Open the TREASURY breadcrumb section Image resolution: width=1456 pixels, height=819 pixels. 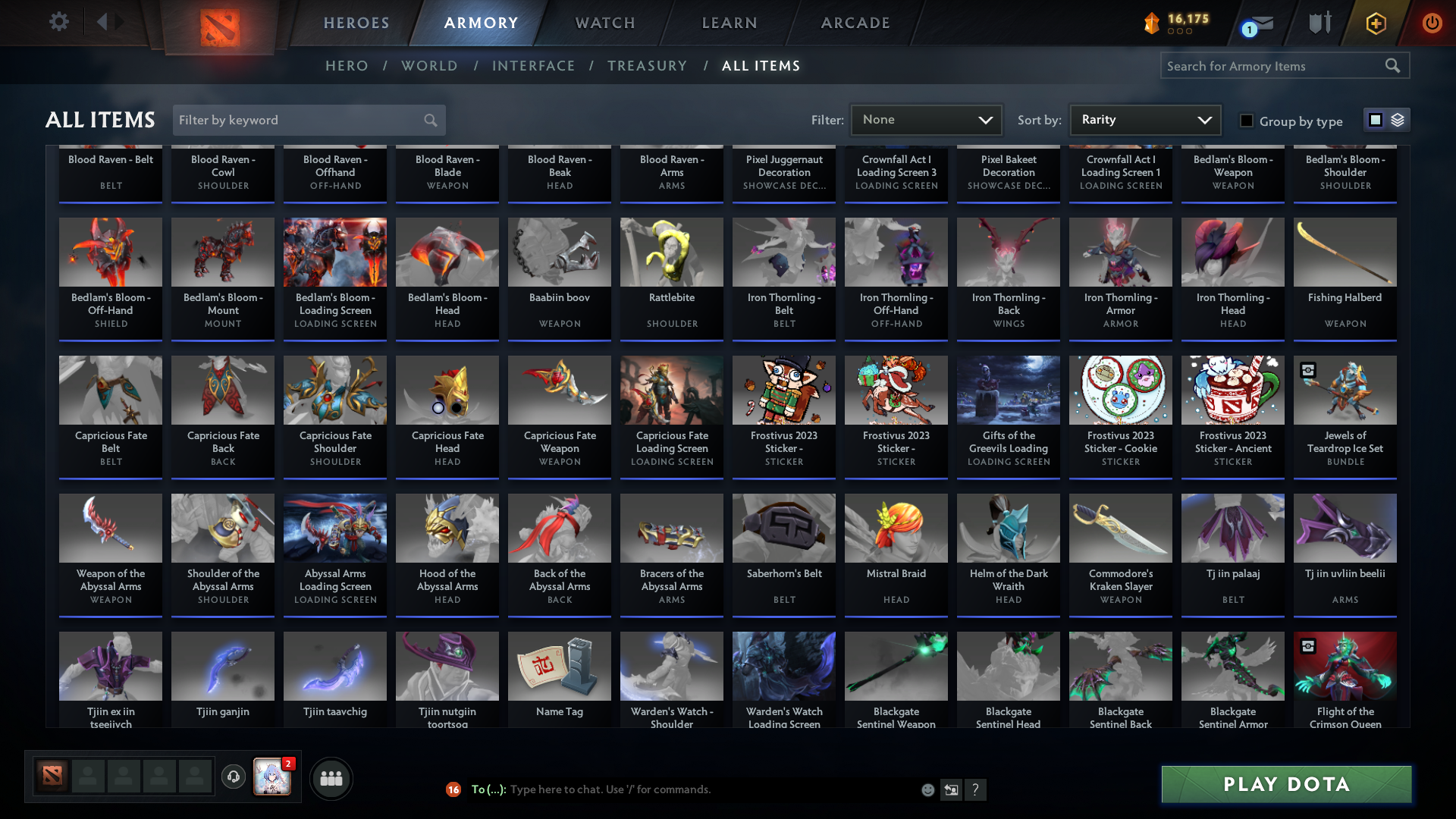coord(647,66)
